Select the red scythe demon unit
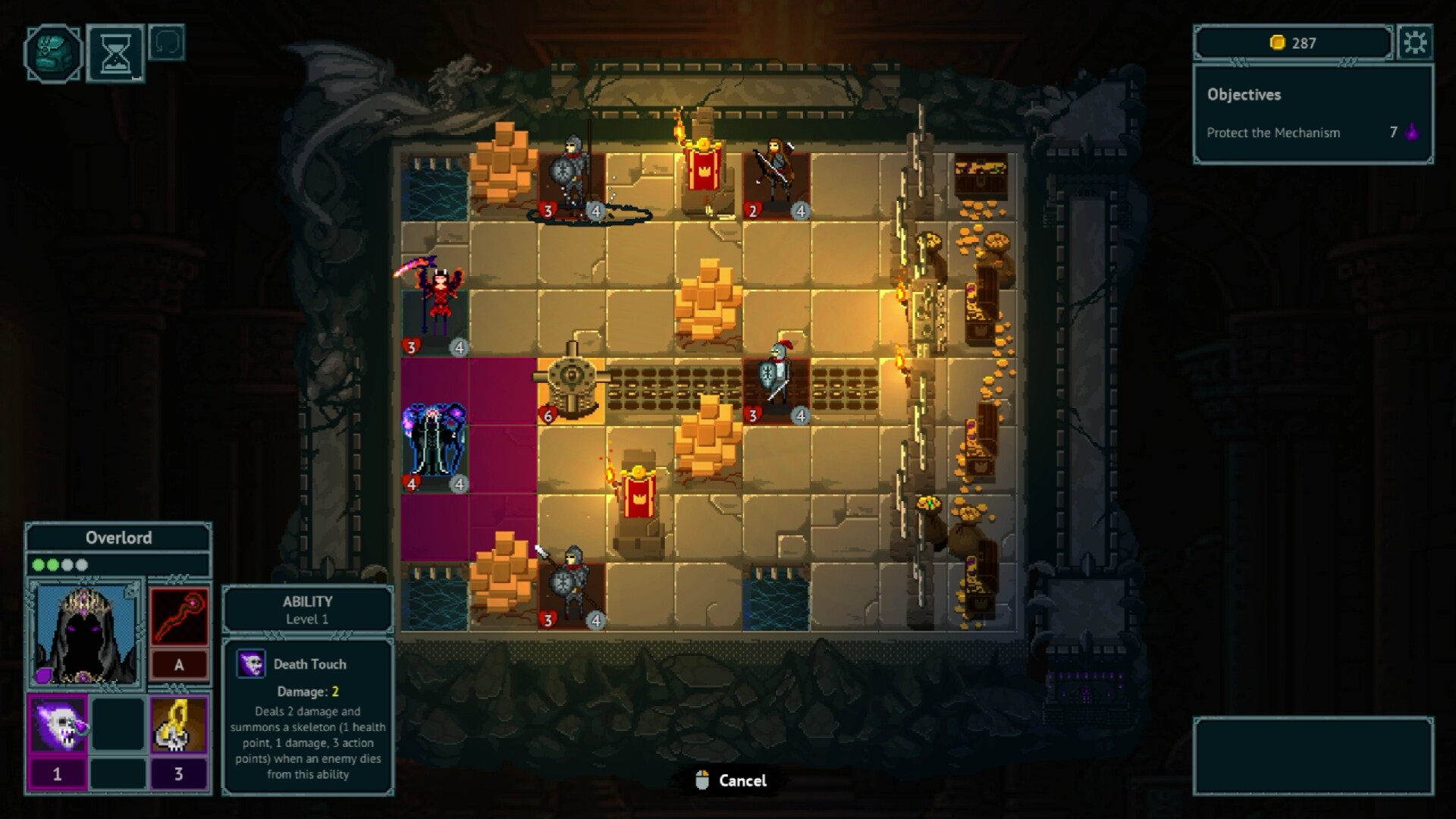This screenshot has height=819, width=1456. tap(437, 303)
